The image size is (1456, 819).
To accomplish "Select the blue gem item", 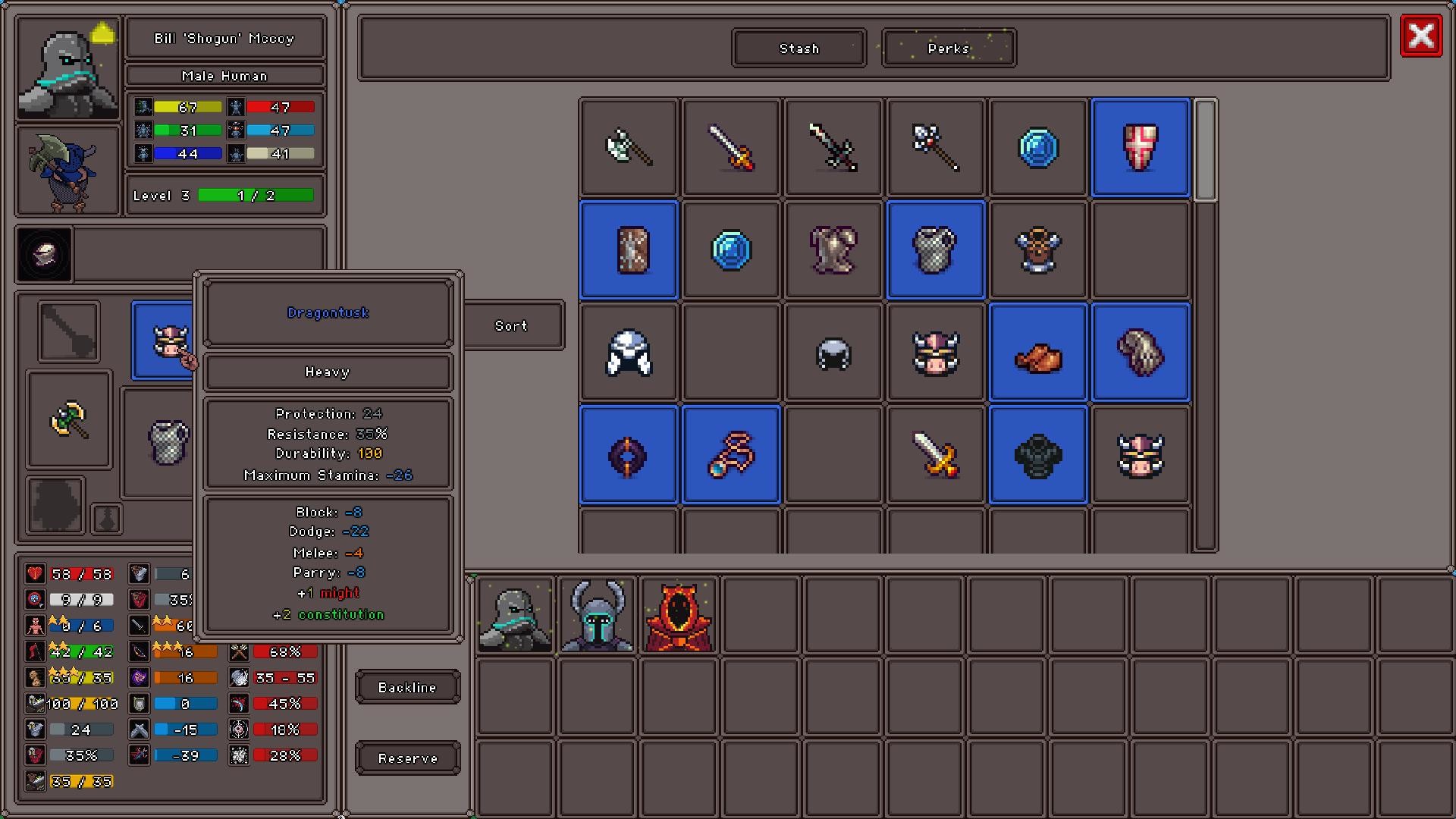I will tap(1037, 146).
